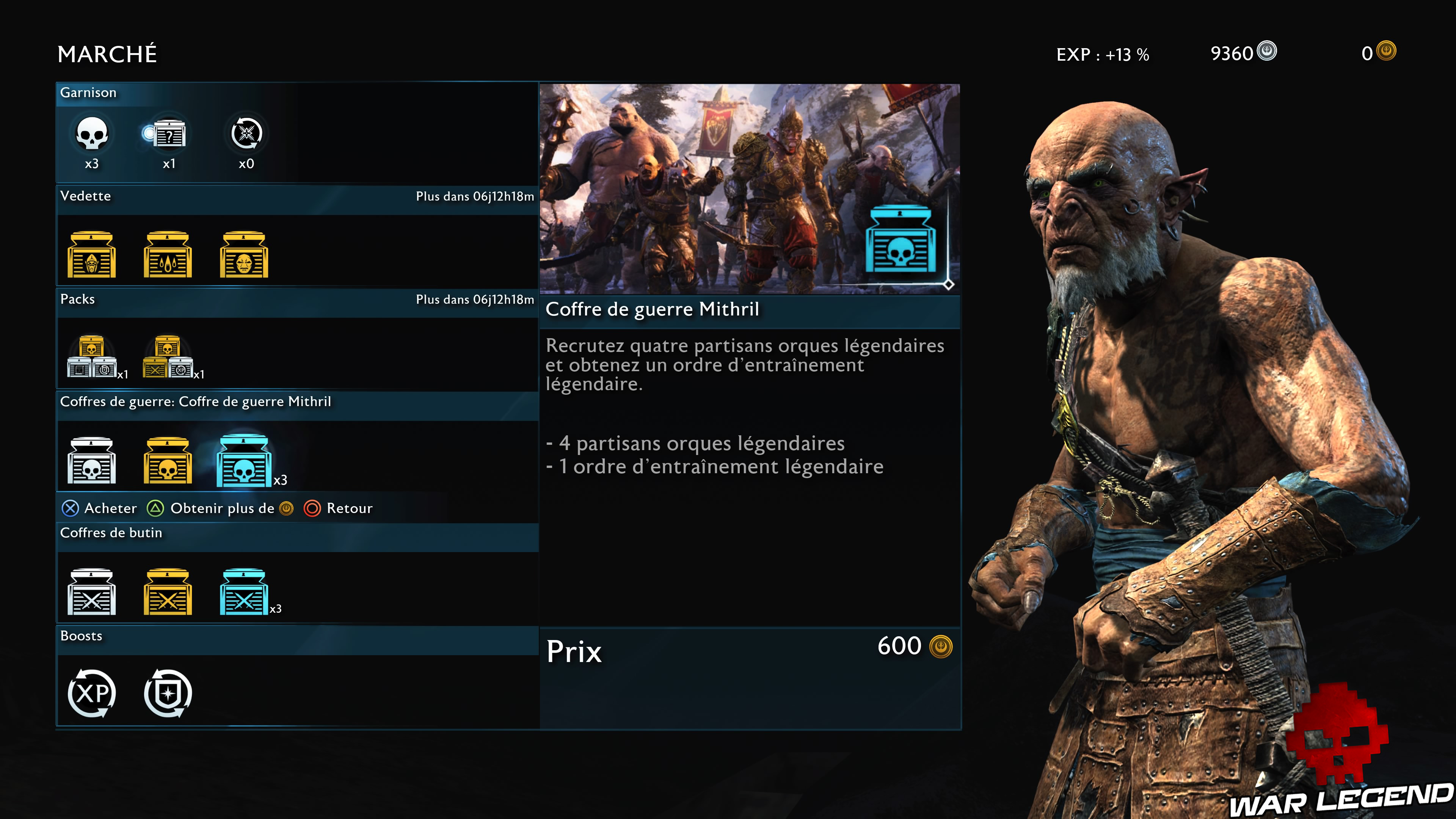Select the cyan Mithril loot chest
Viewport: 1456px width, 819px height.
point(243,592)
